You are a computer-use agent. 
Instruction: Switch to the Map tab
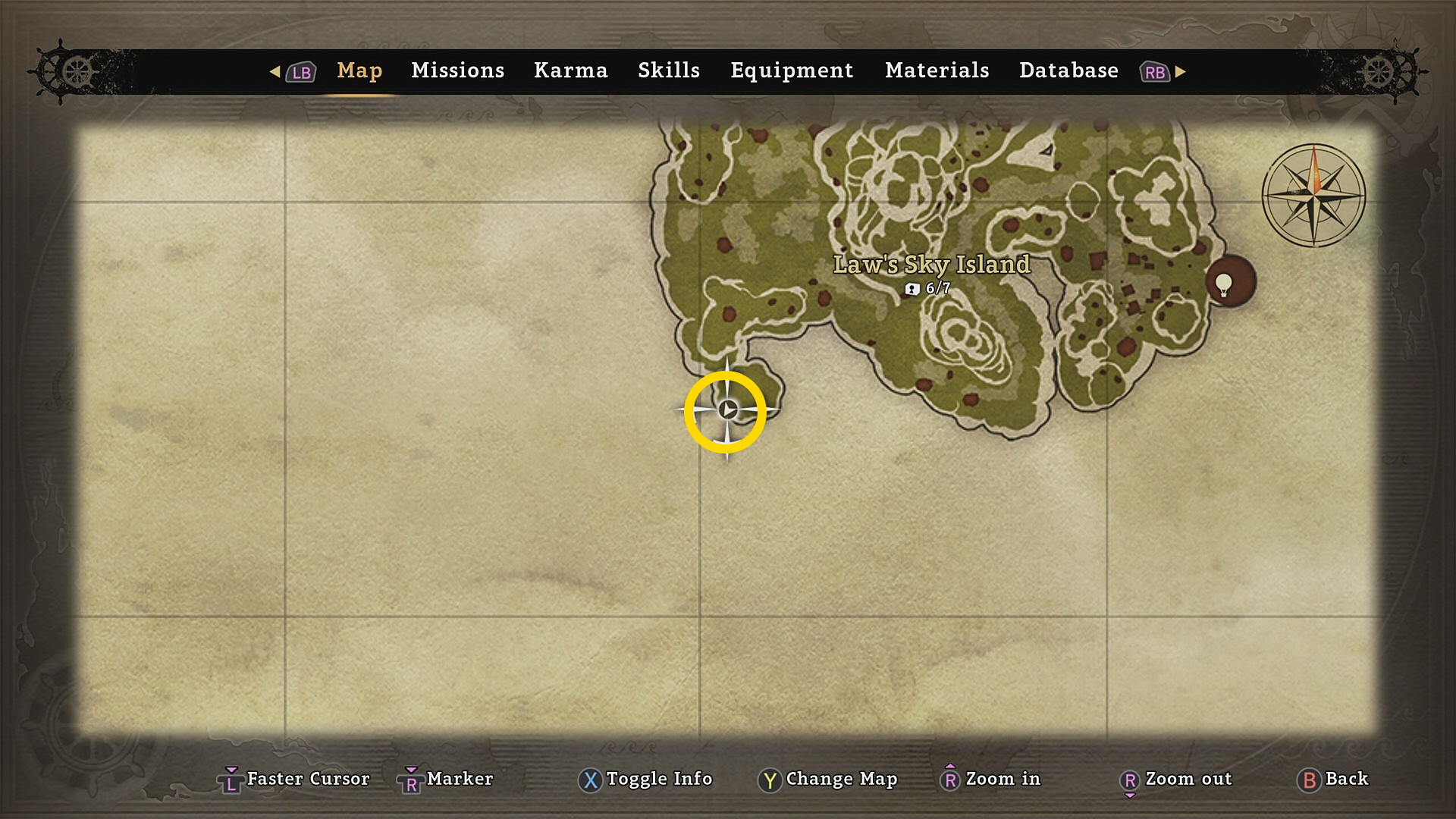click(359, 71)
